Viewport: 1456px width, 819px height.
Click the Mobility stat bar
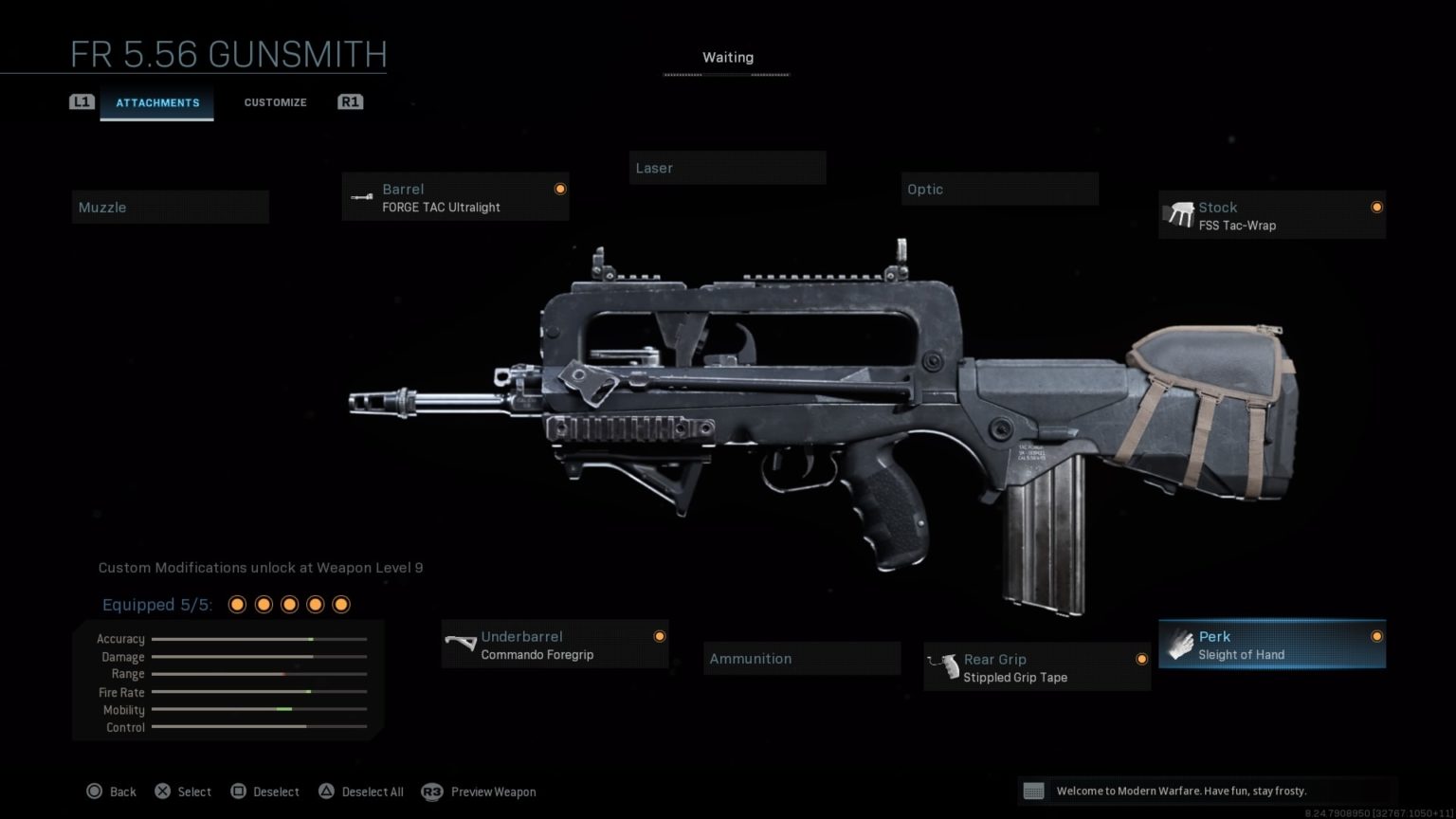[x=258, y=709]
